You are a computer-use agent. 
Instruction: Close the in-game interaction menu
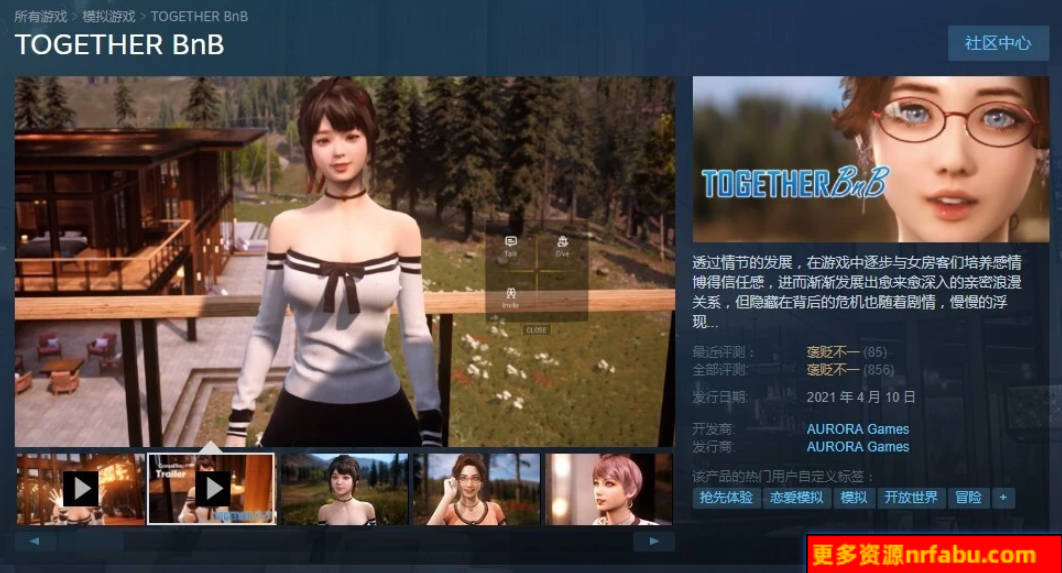[537, 330]
